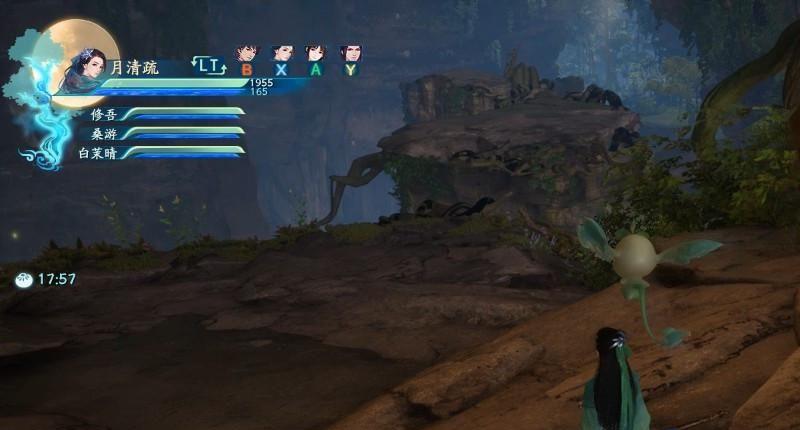Screen dimensions: 800x430
Task: Select the 月清疏 character portrait
Action: click(82, 68)
